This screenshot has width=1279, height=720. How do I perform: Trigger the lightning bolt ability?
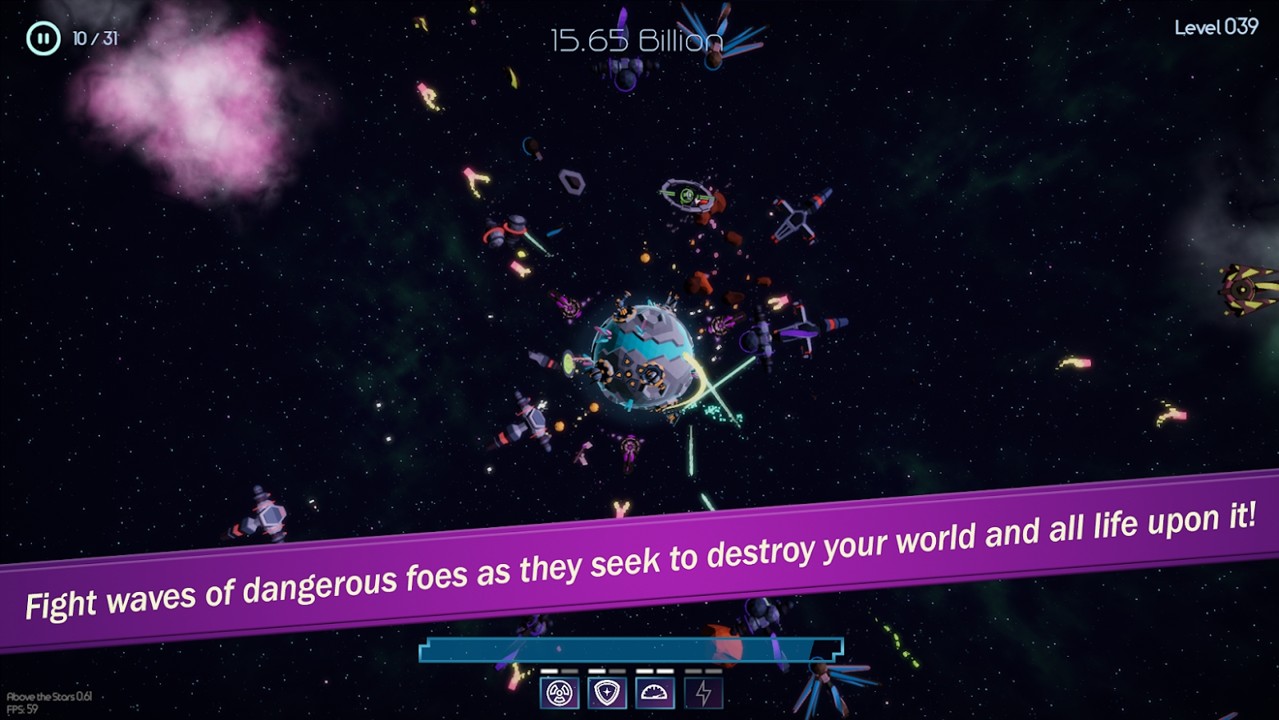pyautogui.click(x=703, y=692)
